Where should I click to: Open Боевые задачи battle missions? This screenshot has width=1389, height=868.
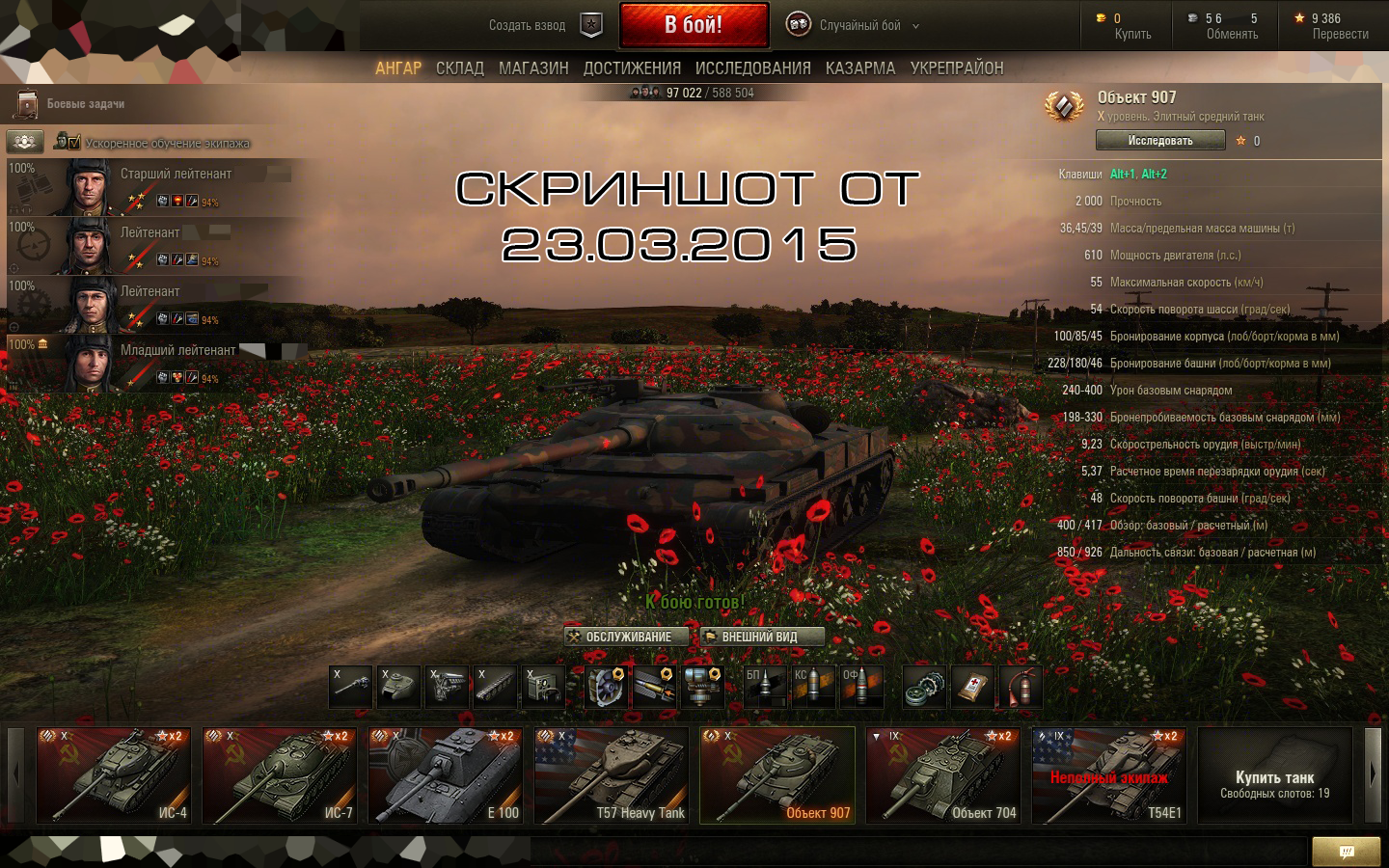[x=85, y=104]
